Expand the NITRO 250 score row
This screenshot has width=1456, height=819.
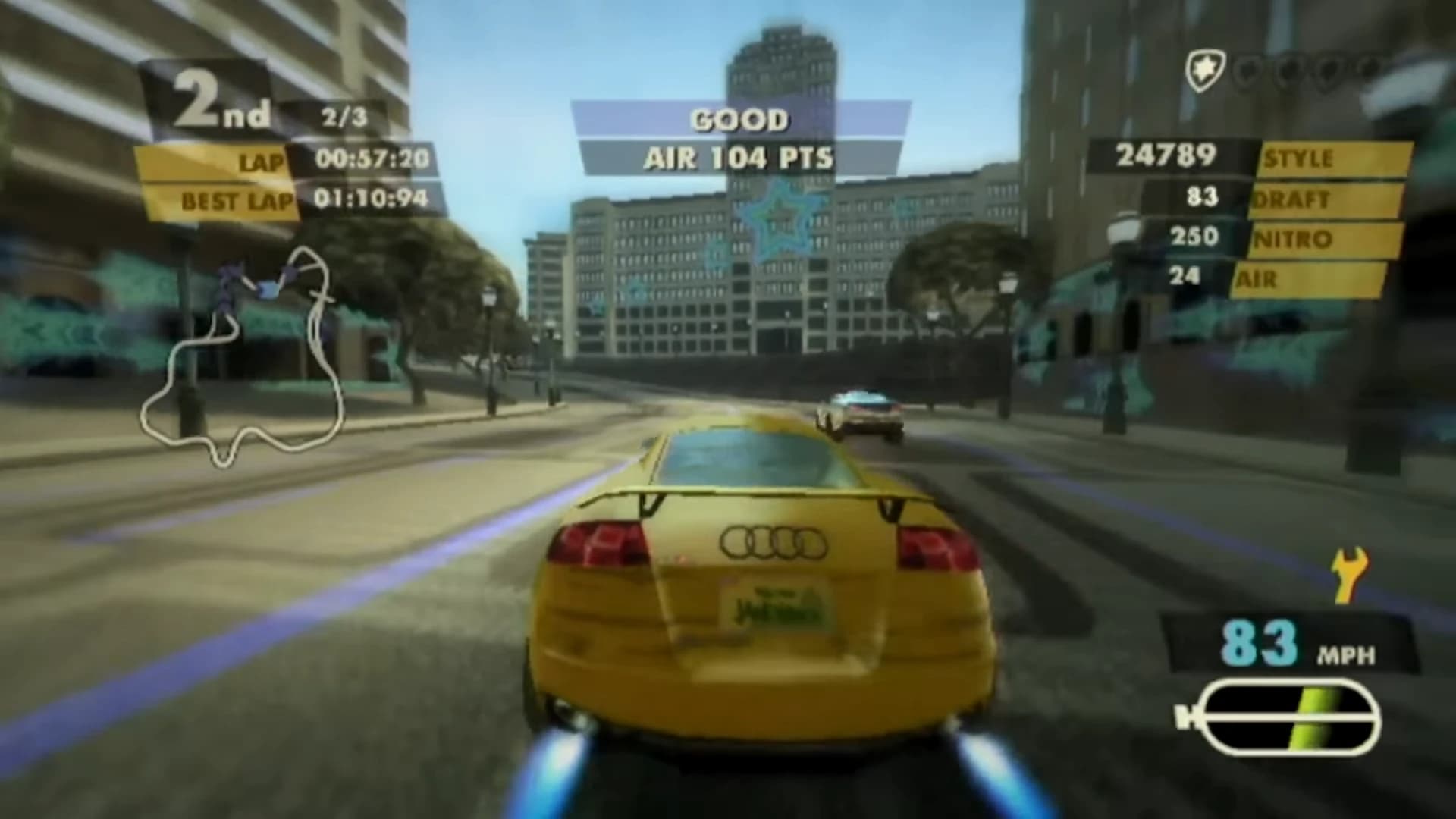[1289, 237]
